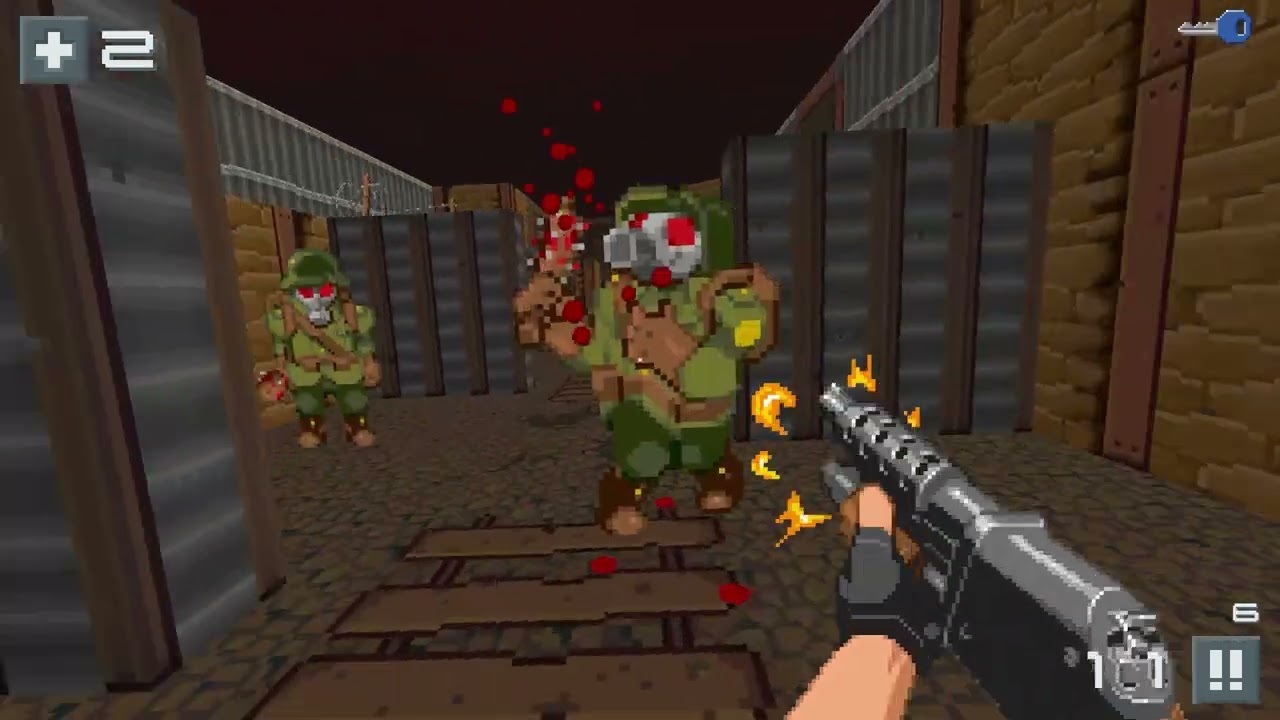The height and width of the screenshot is (720, 1280).
Task: Click the health cross icon
Action: 55,48
